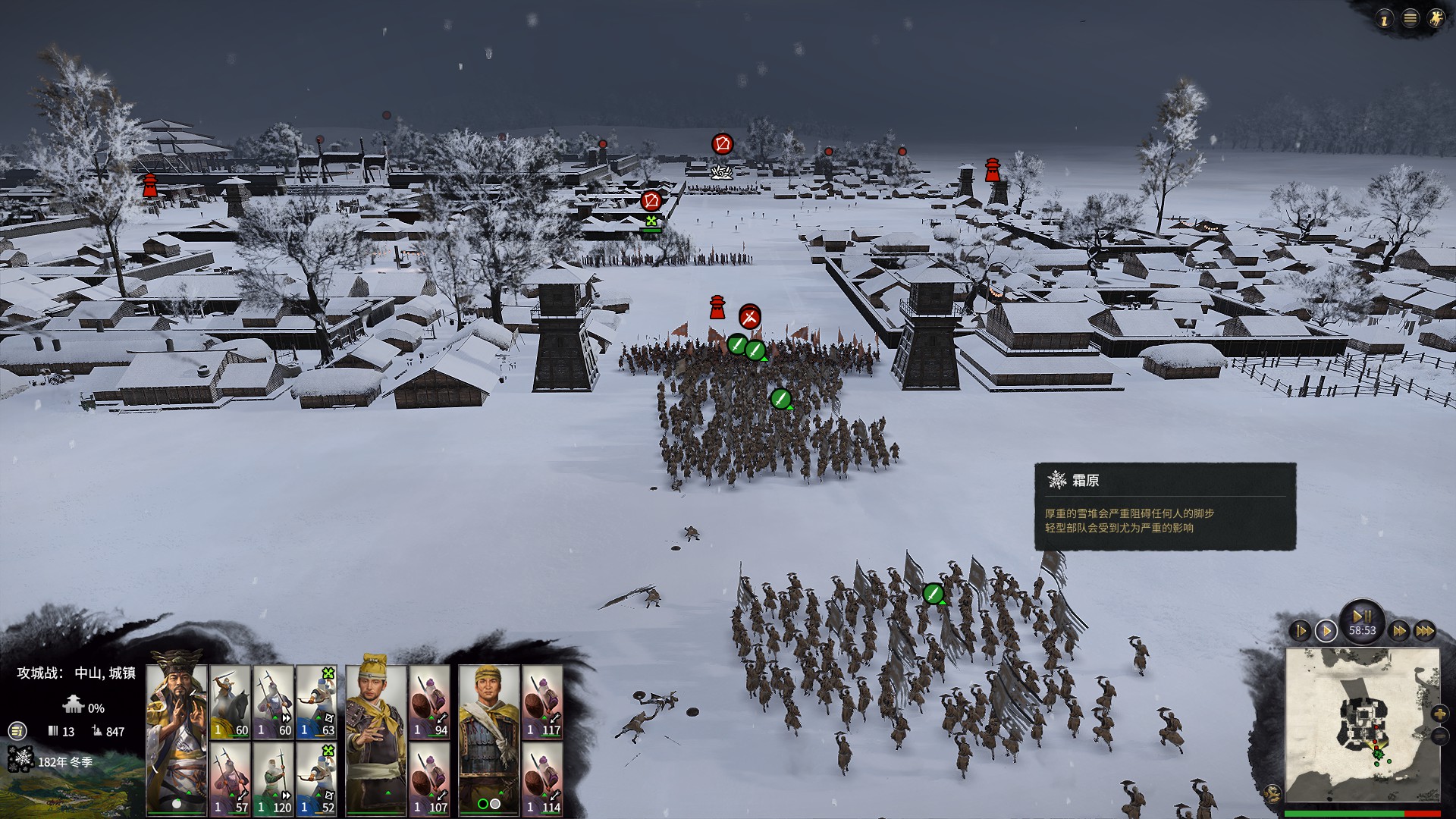Viewport: 1456px width, 819px height.
Task: Open the hamburger game menu
Action: coord(1410,18)
